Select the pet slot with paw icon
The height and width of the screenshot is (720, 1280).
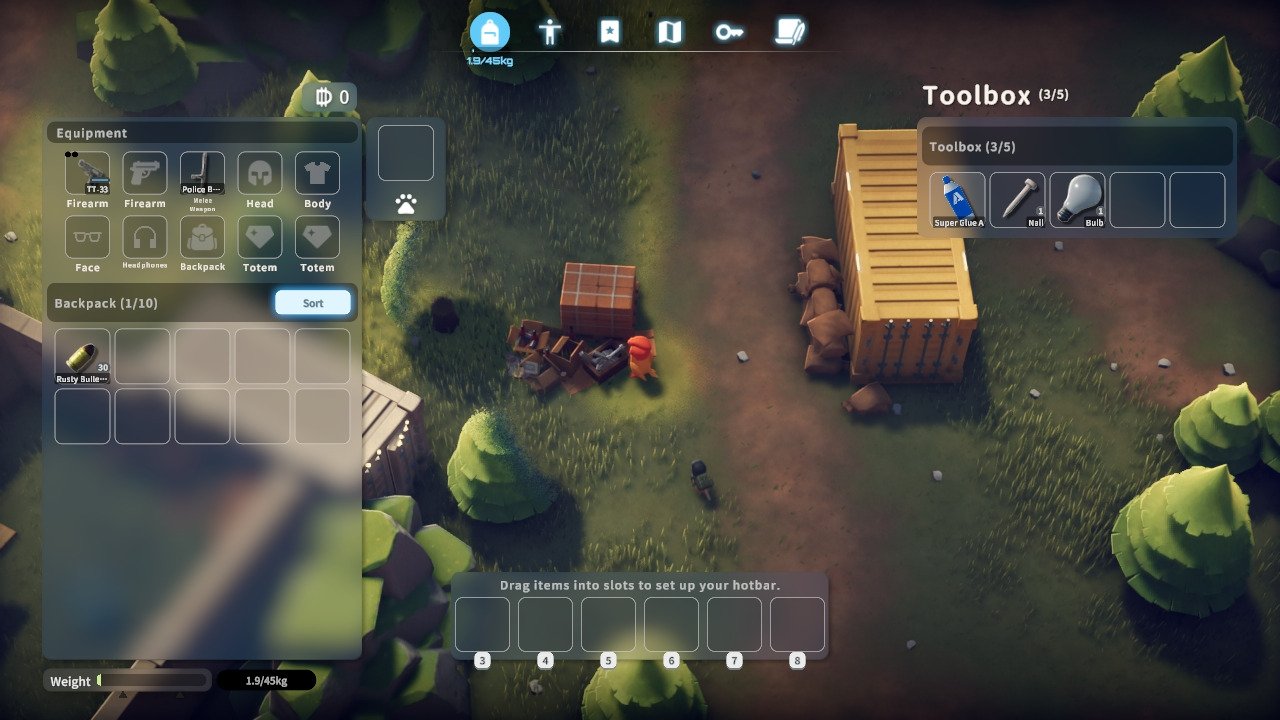pos(406,153)
